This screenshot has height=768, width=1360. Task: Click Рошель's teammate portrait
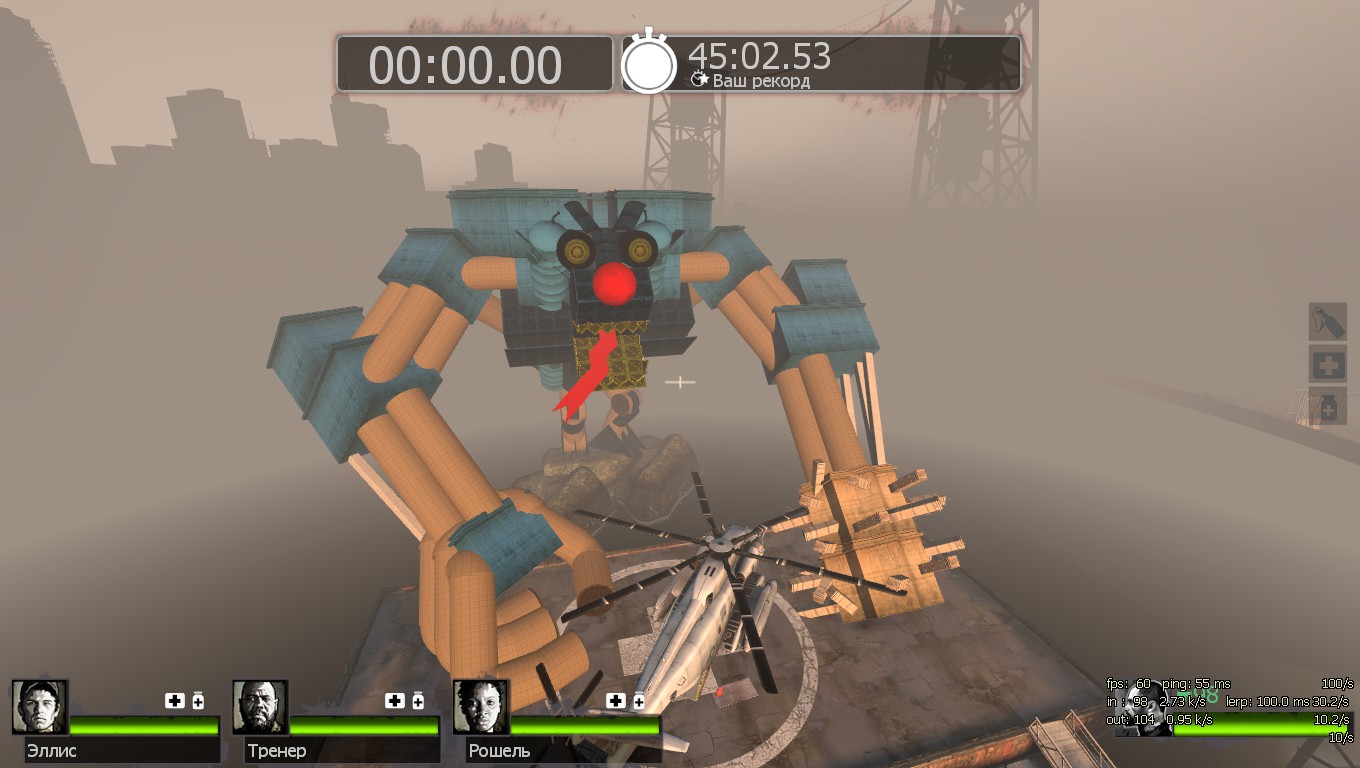click(x=481, y=707)
